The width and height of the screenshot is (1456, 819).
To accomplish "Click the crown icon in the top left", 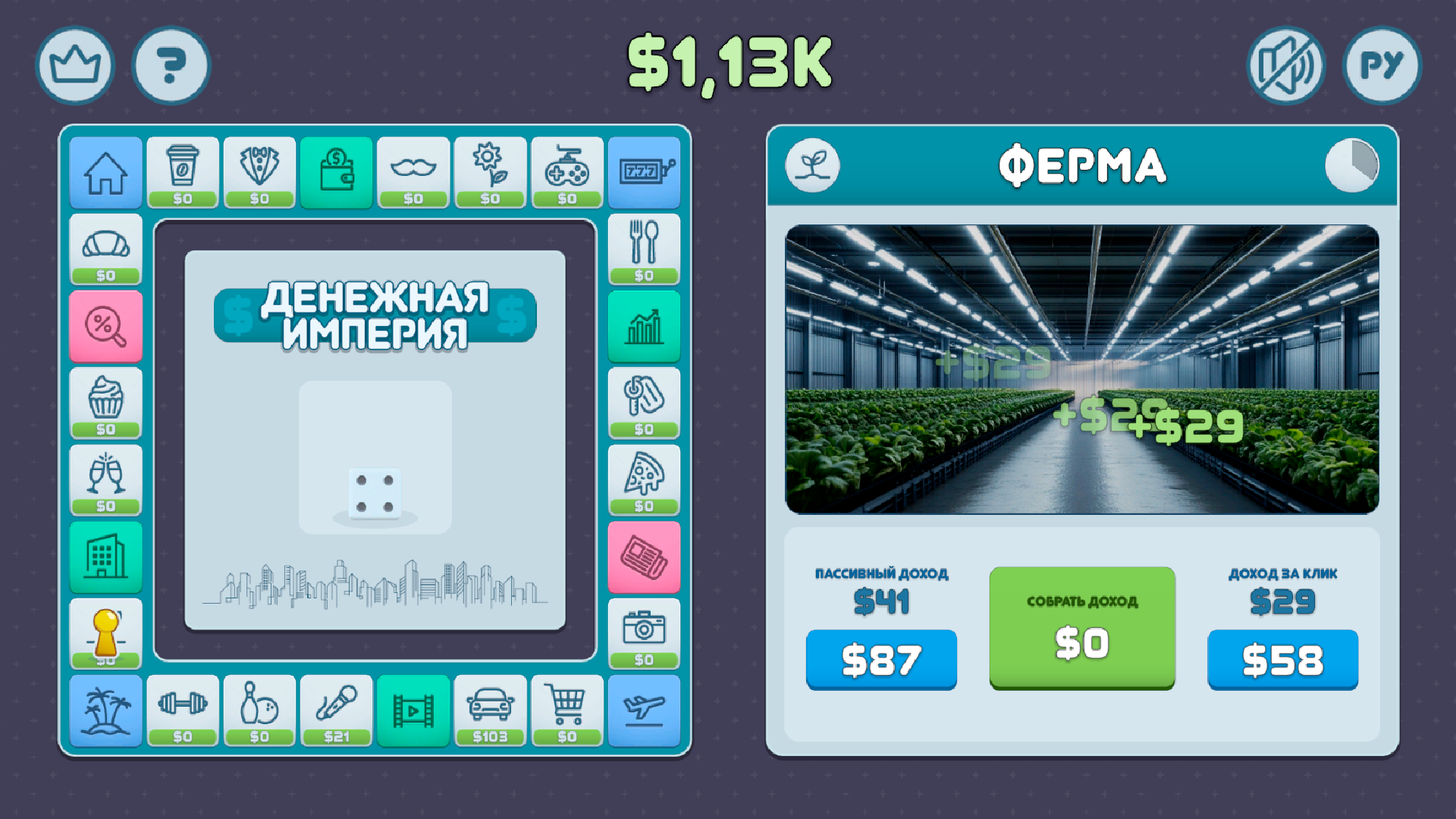I will 74,66.
